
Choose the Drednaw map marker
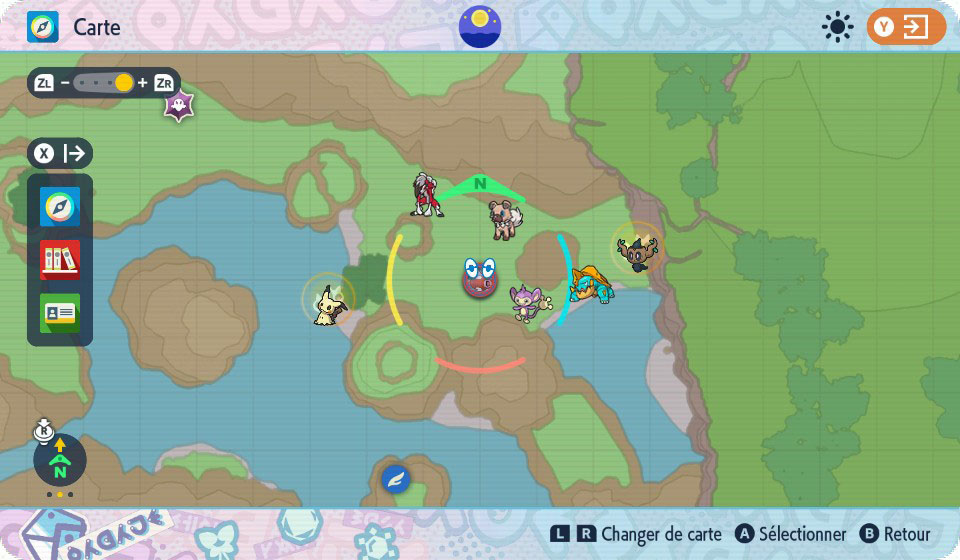click(x=589, y=284)
